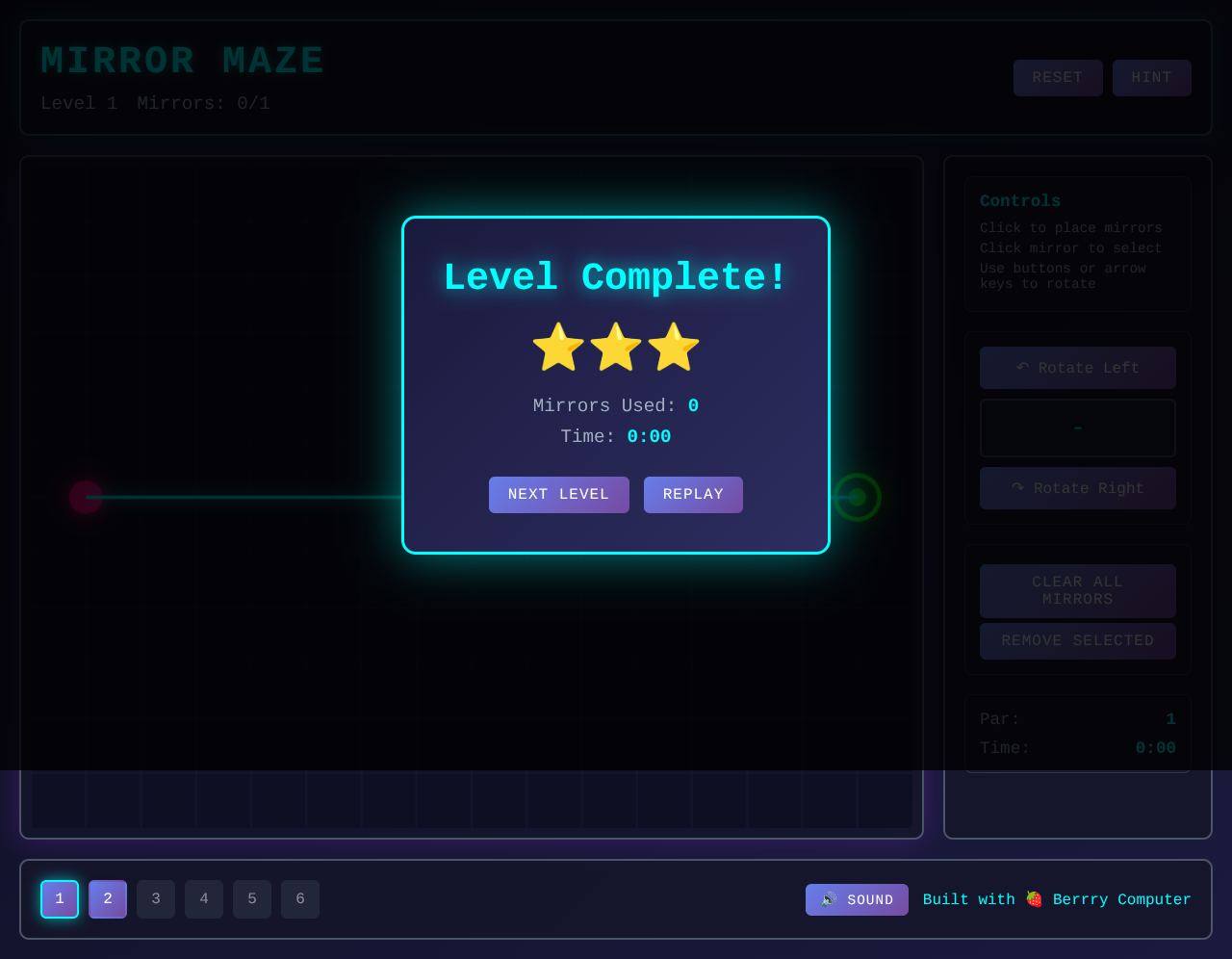The height and width of the screenshot is (959, 1232).
Task: Click the dash display between rotate buttons
Action: pos(1077,428)
